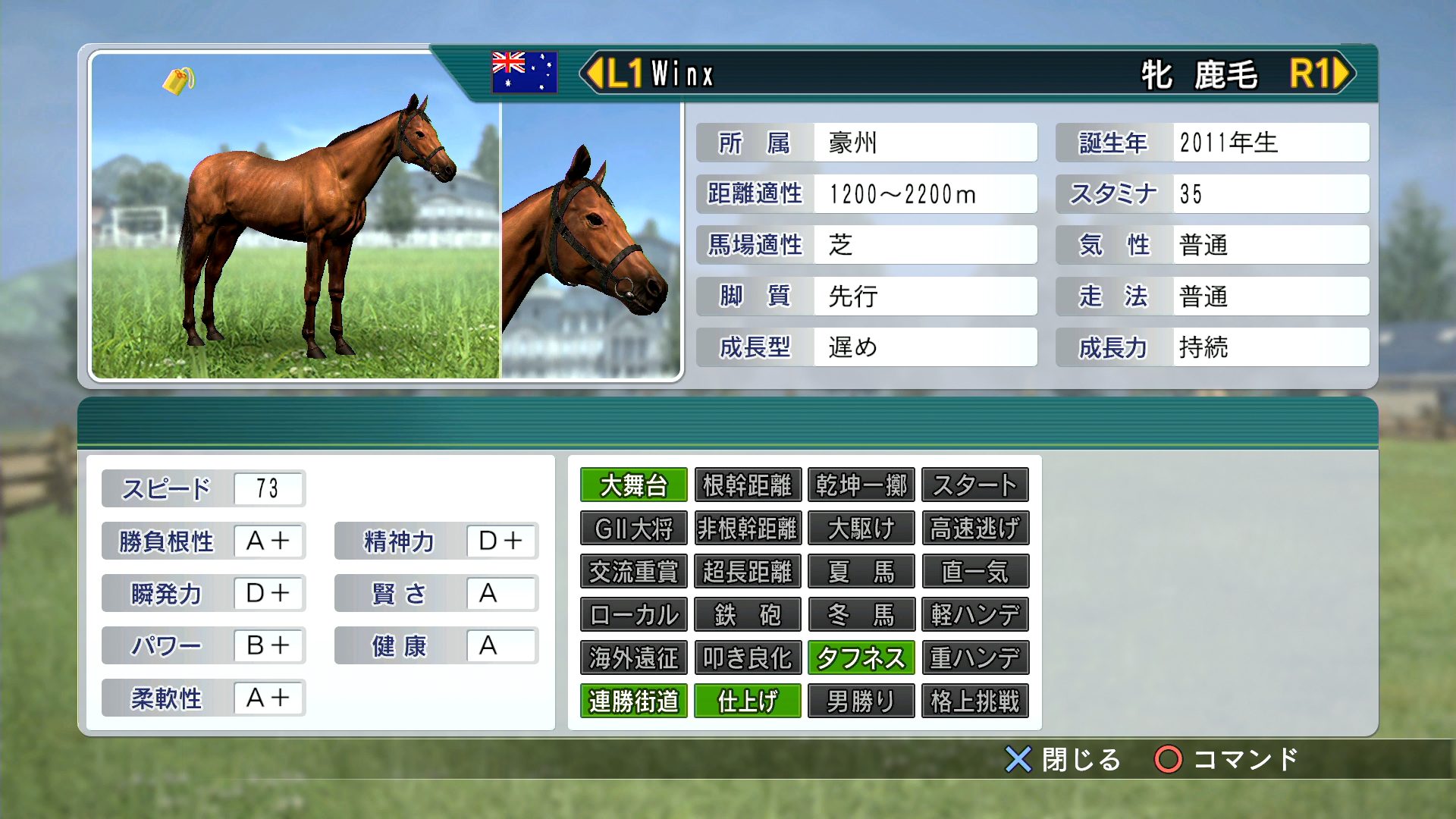Open the コマンド command menu
The width and height of the screenshot is (1456, 819).
(1225, 759)
